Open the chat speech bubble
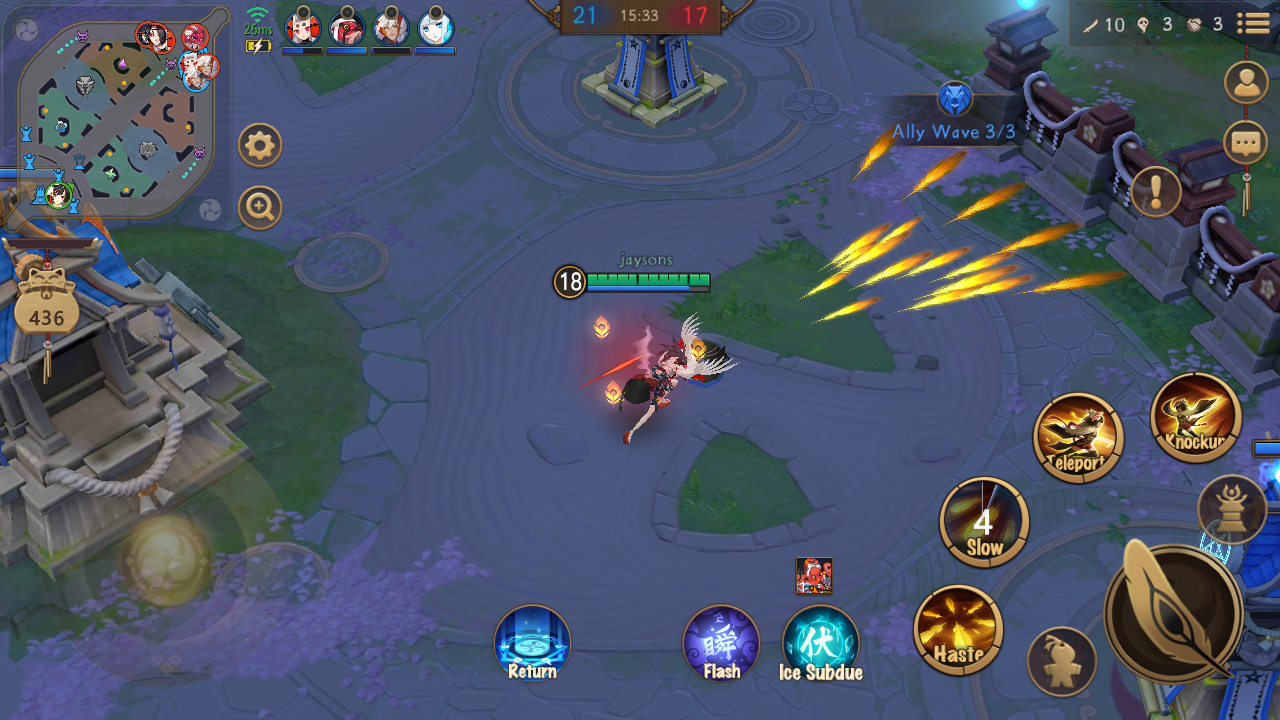The image size is (1280, 720). (1246, 143)
